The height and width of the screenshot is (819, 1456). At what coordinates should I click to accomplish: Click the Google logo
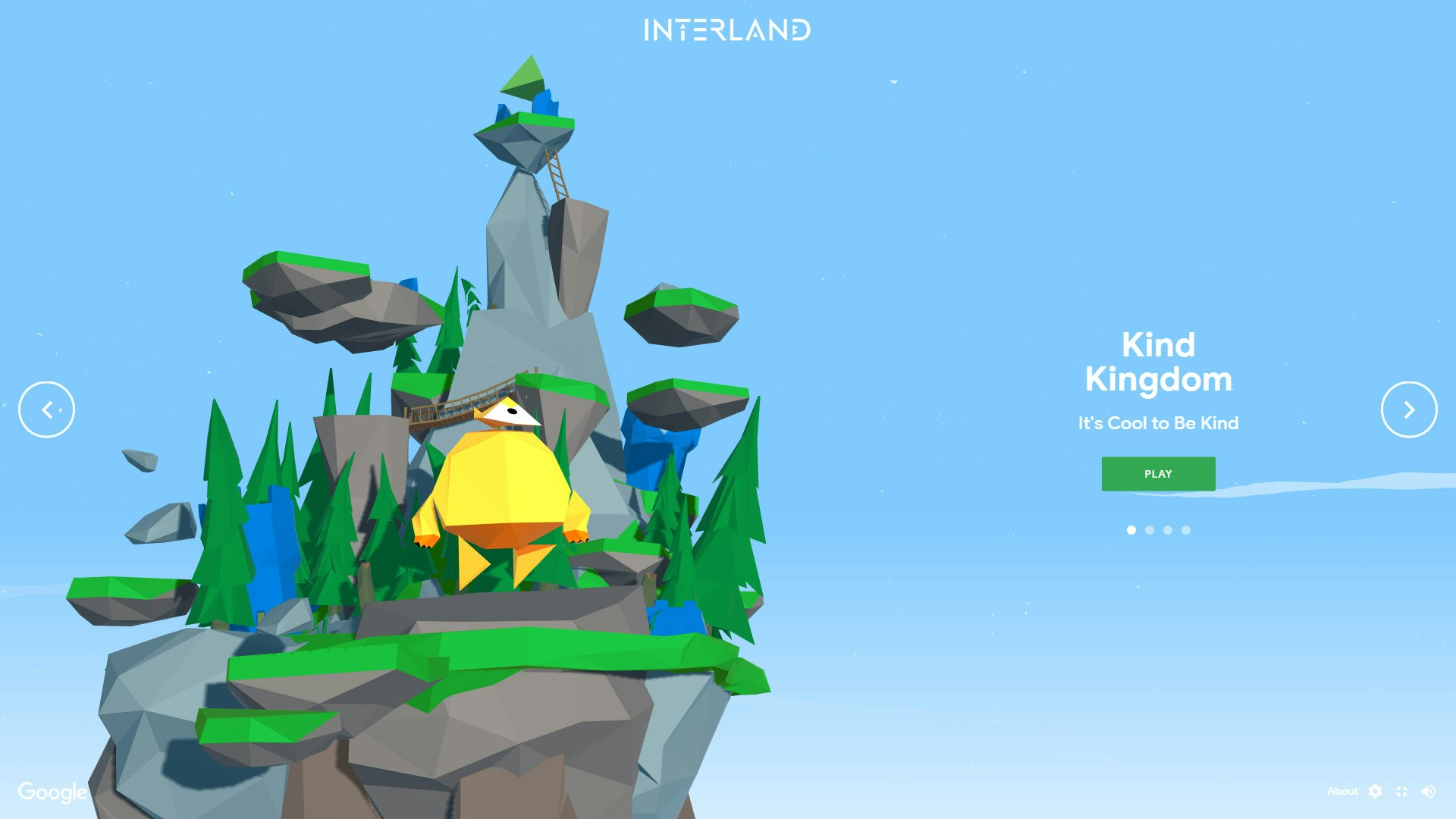(51, 792)
